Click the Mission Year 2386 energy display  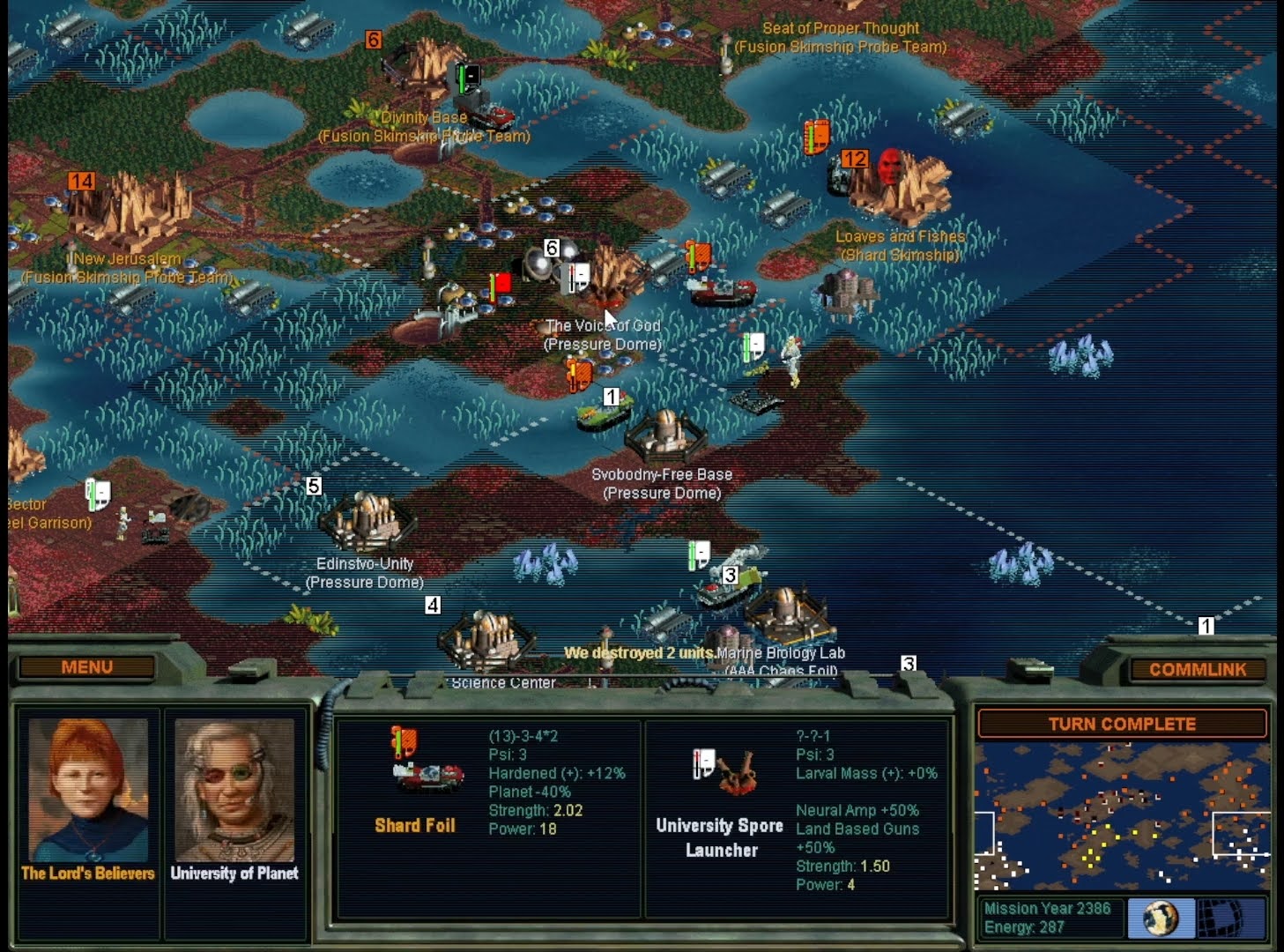pos(1049,917)
